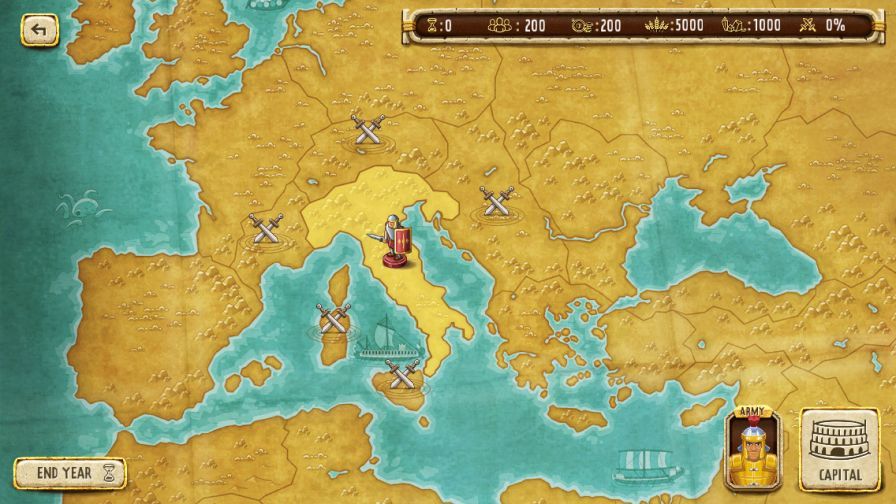Image resolution: width=896 pixels, height=504 pixels.
Task: Pick the crossed swords marker on Gaul's southern coast
Action: click(267, 228)
